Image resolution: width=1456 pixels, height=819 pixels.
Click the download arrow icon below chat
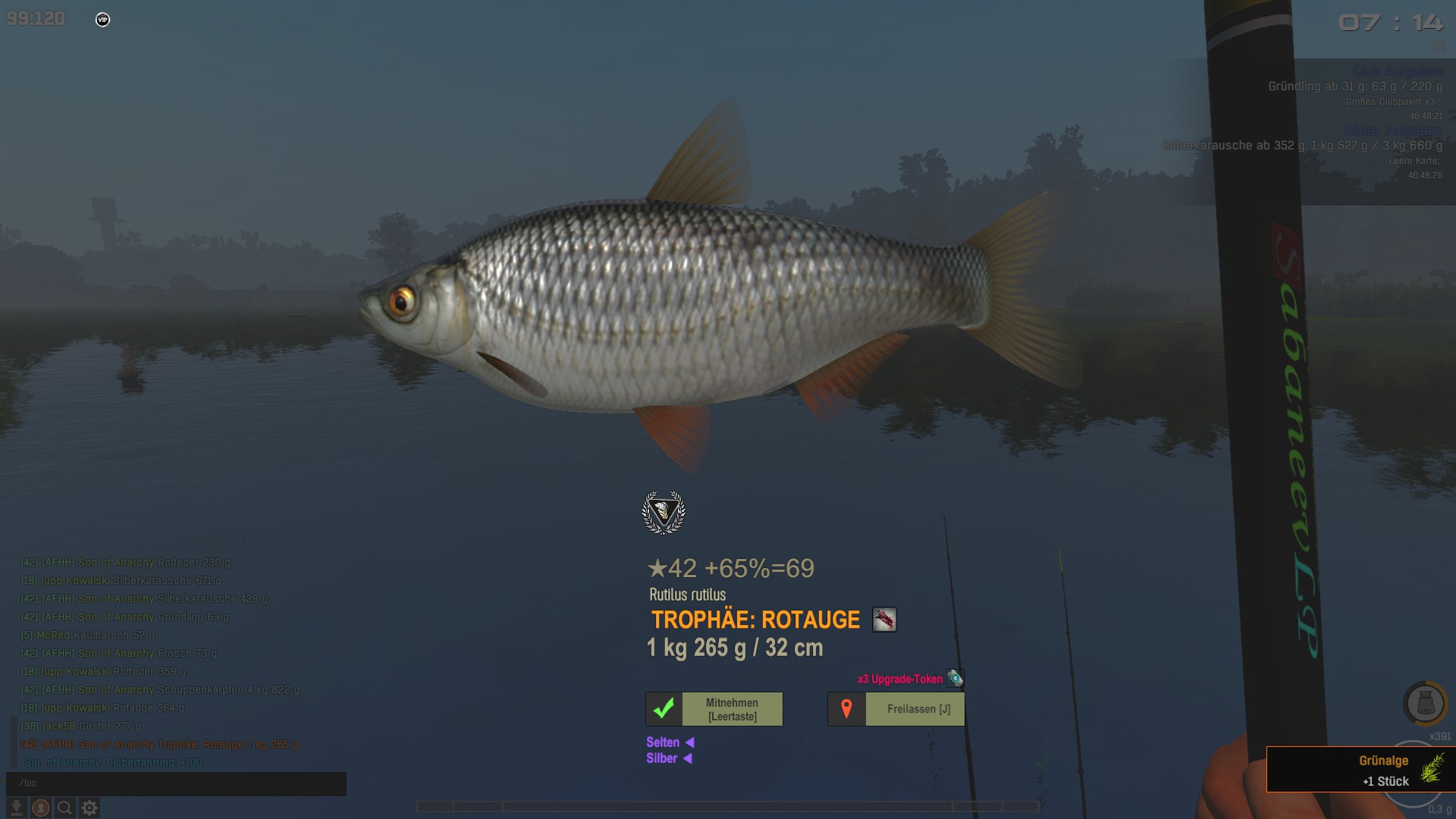(x=16, y=808)
